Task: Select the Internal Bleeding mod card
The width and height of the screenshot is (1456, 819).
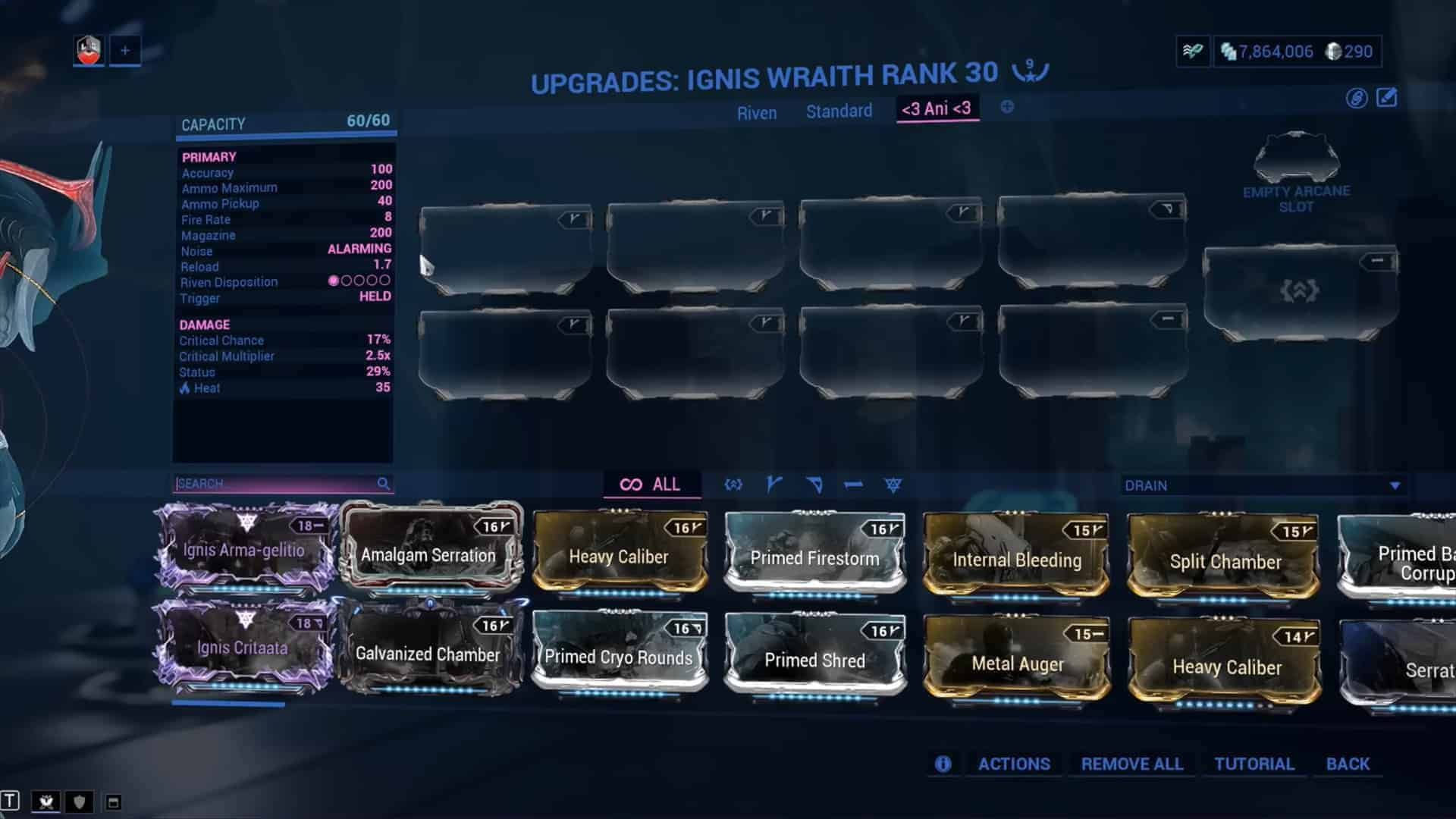Action: 1016,560
